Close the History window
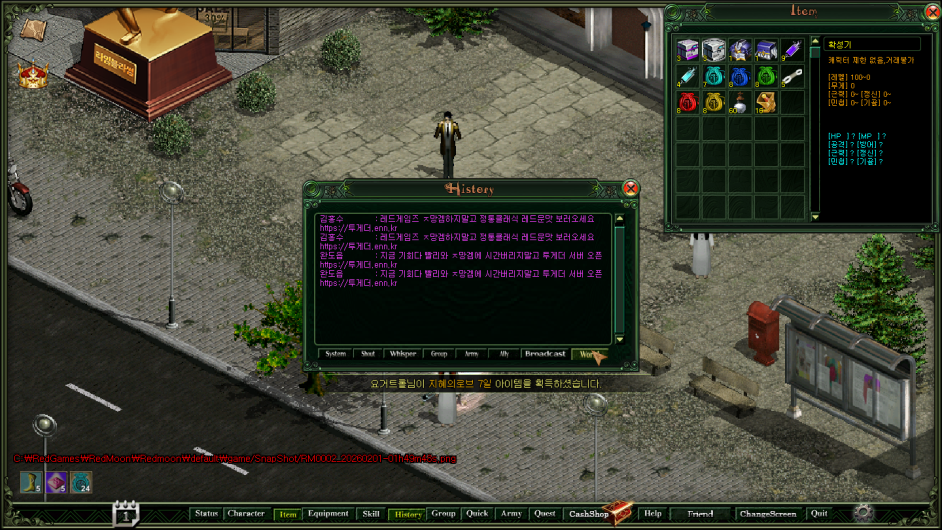This screenshot has width=942, height=530. (x=630, y=188)
